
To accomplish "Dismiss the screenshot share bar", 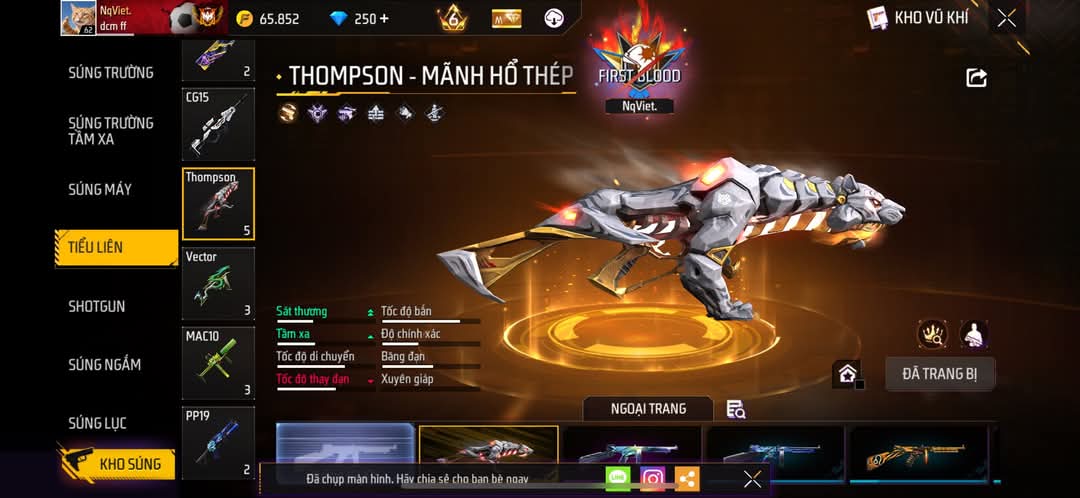I will [752, 479].
